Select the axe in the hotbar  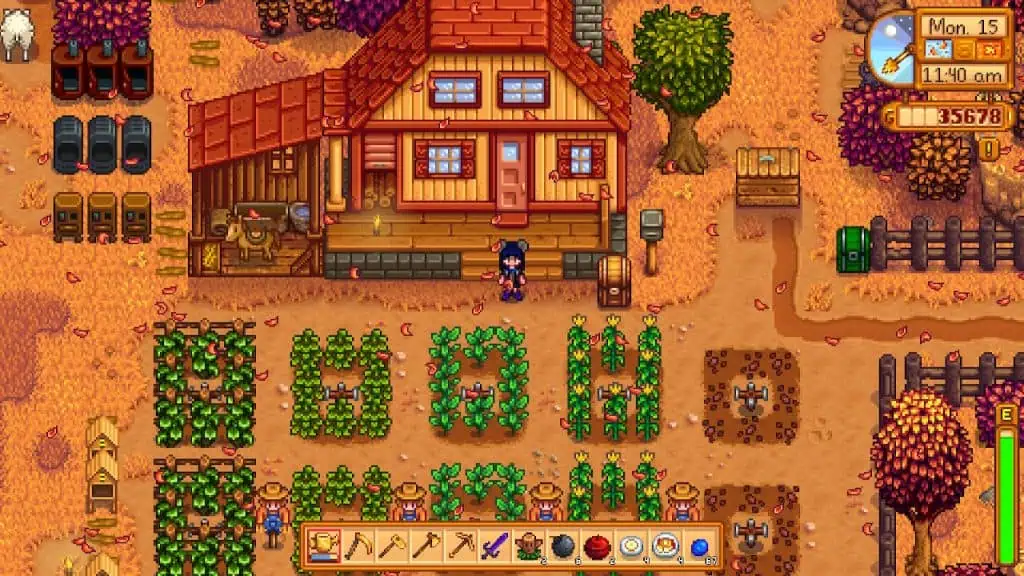click(x=426, y=546)
